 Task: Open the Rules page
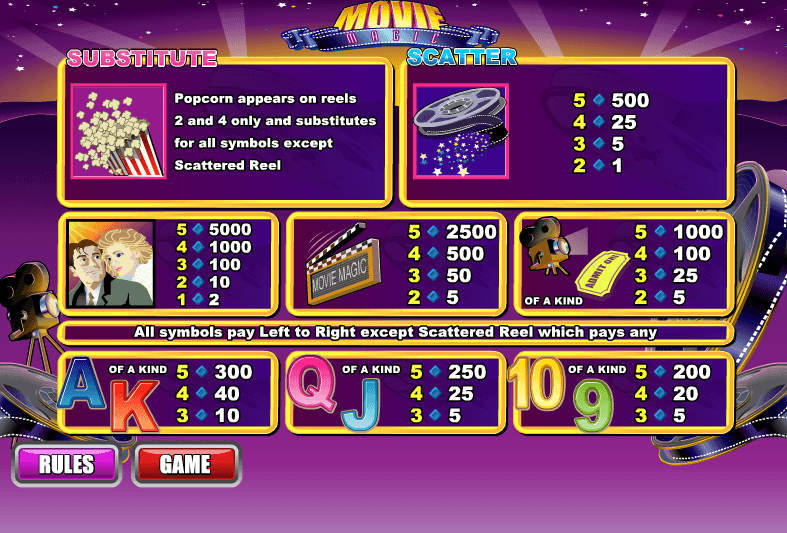[x=67, y=464]
